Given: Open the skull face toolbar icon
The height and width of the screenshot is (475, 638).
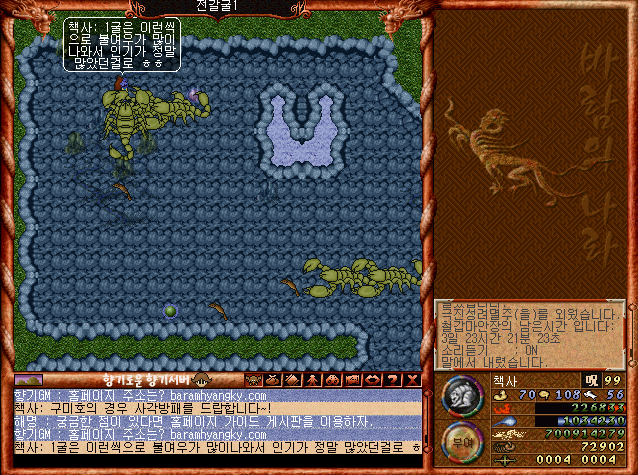Looking at the screenshot, I should [253, 380].
